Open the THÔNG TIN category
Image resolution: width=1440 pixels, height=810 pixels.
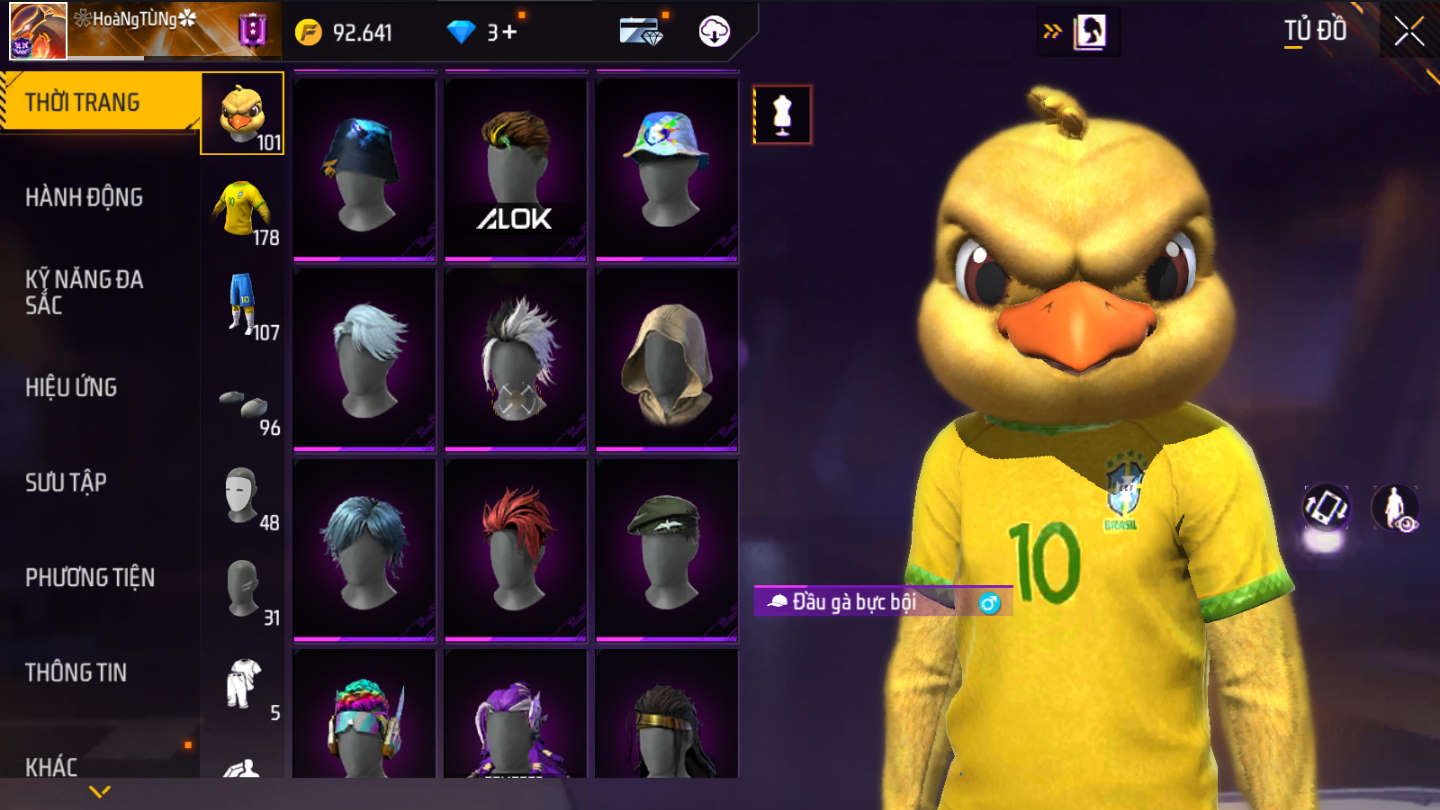click(76, 672)
